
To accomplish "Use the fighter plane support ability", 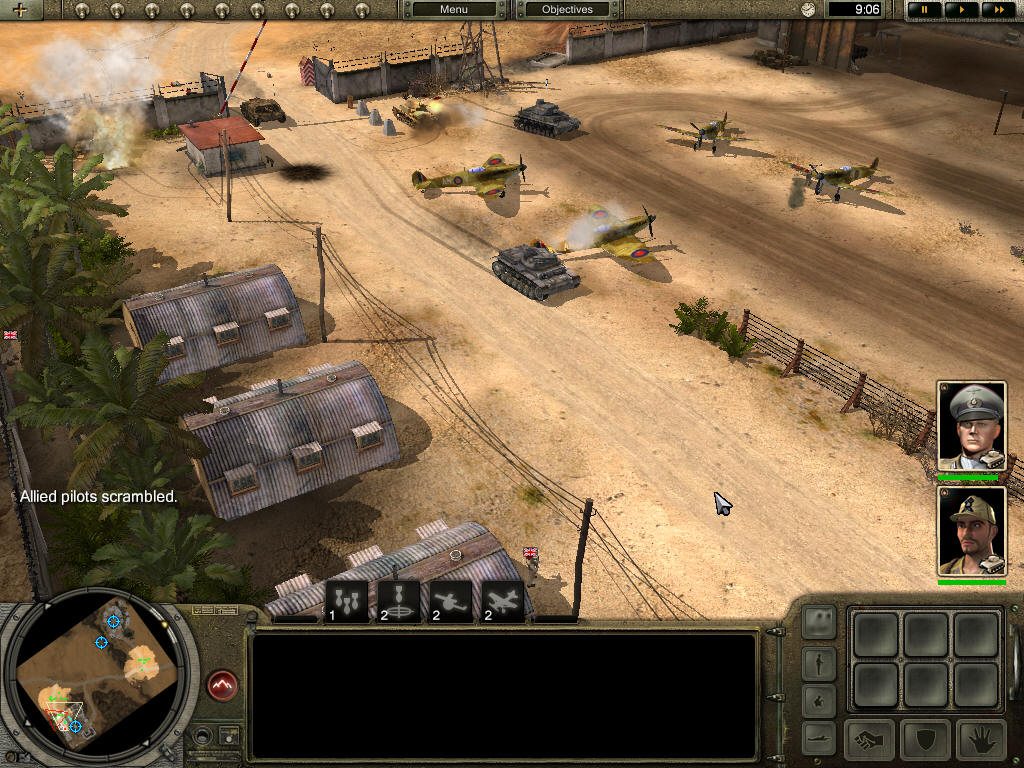I will click(x=503, y=601).
